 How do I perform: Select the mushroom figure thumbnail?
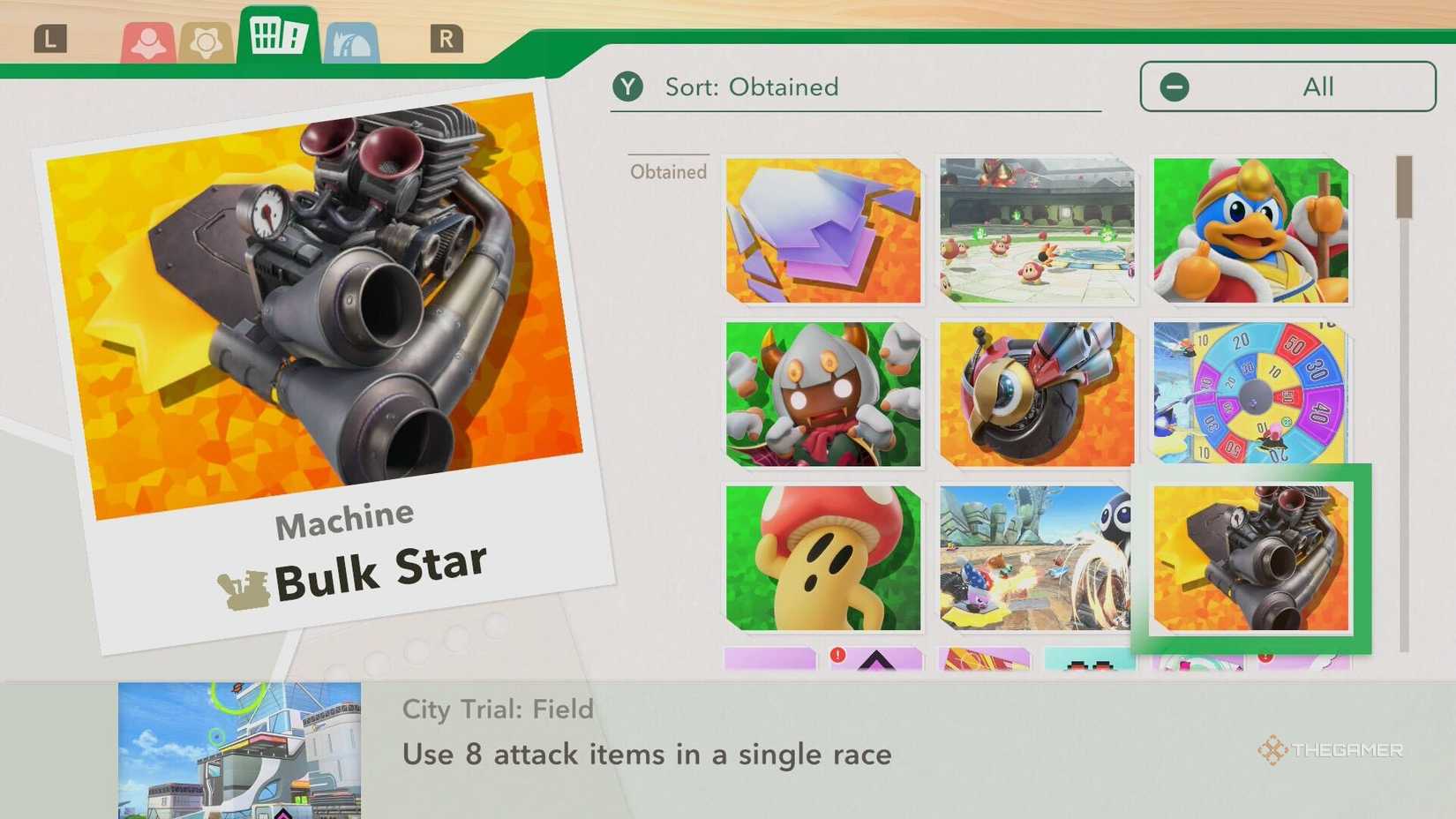click(822, 559)
